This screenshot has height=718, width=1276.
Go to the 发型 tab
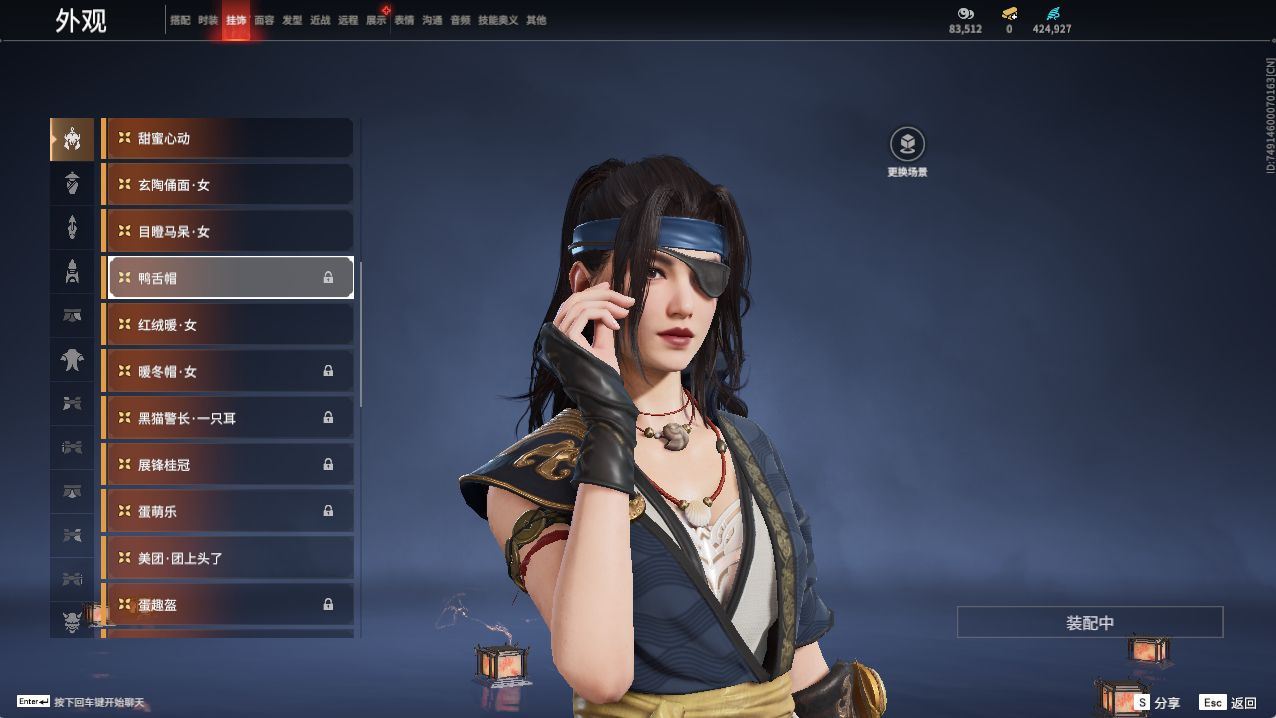(x=292, y=20)
